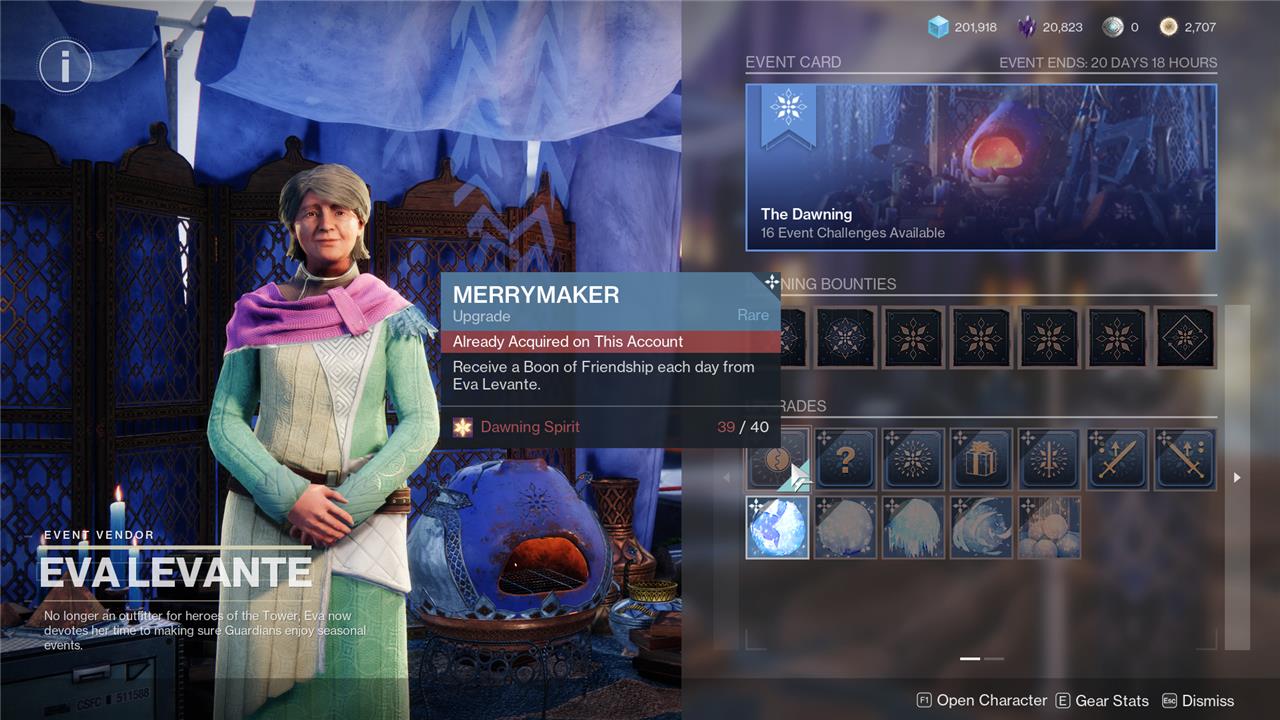Select the Merrymaker cookie upgrade
The width and height of the screenshot is (1280, 720).
click(778, 459)
